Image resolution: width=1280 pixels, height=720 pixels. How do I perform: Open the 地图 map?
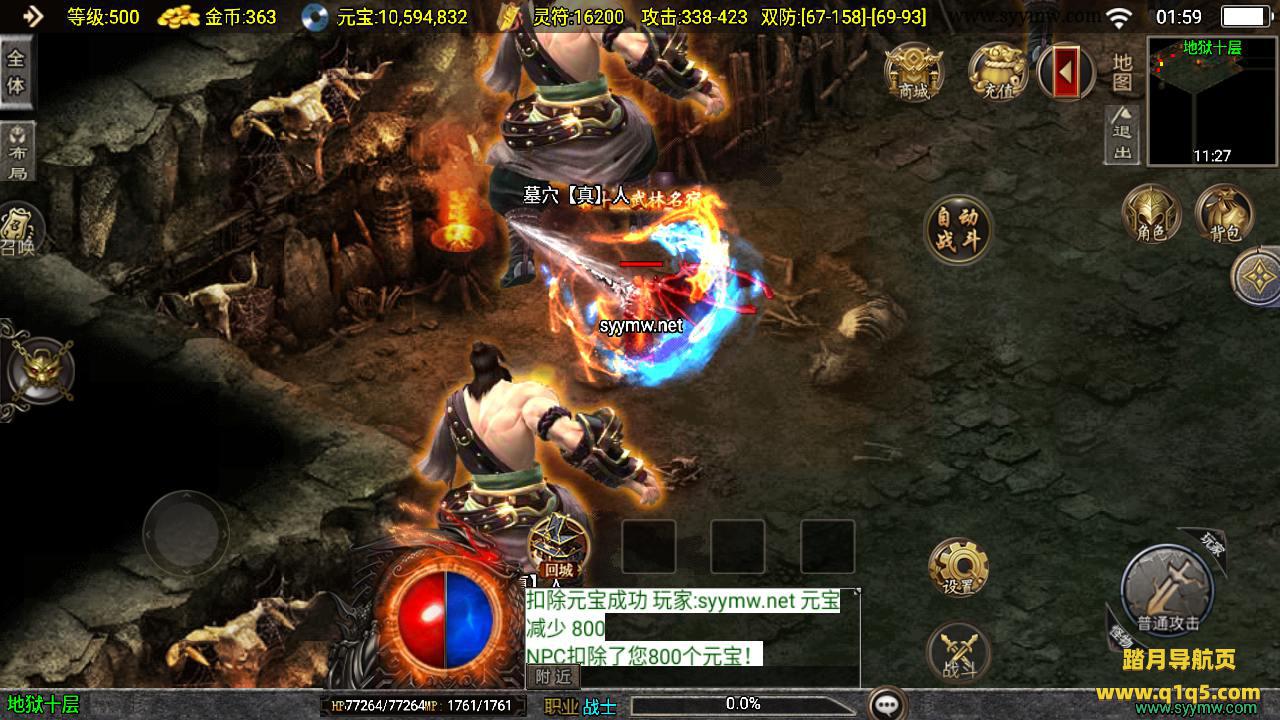point(1123,72)
